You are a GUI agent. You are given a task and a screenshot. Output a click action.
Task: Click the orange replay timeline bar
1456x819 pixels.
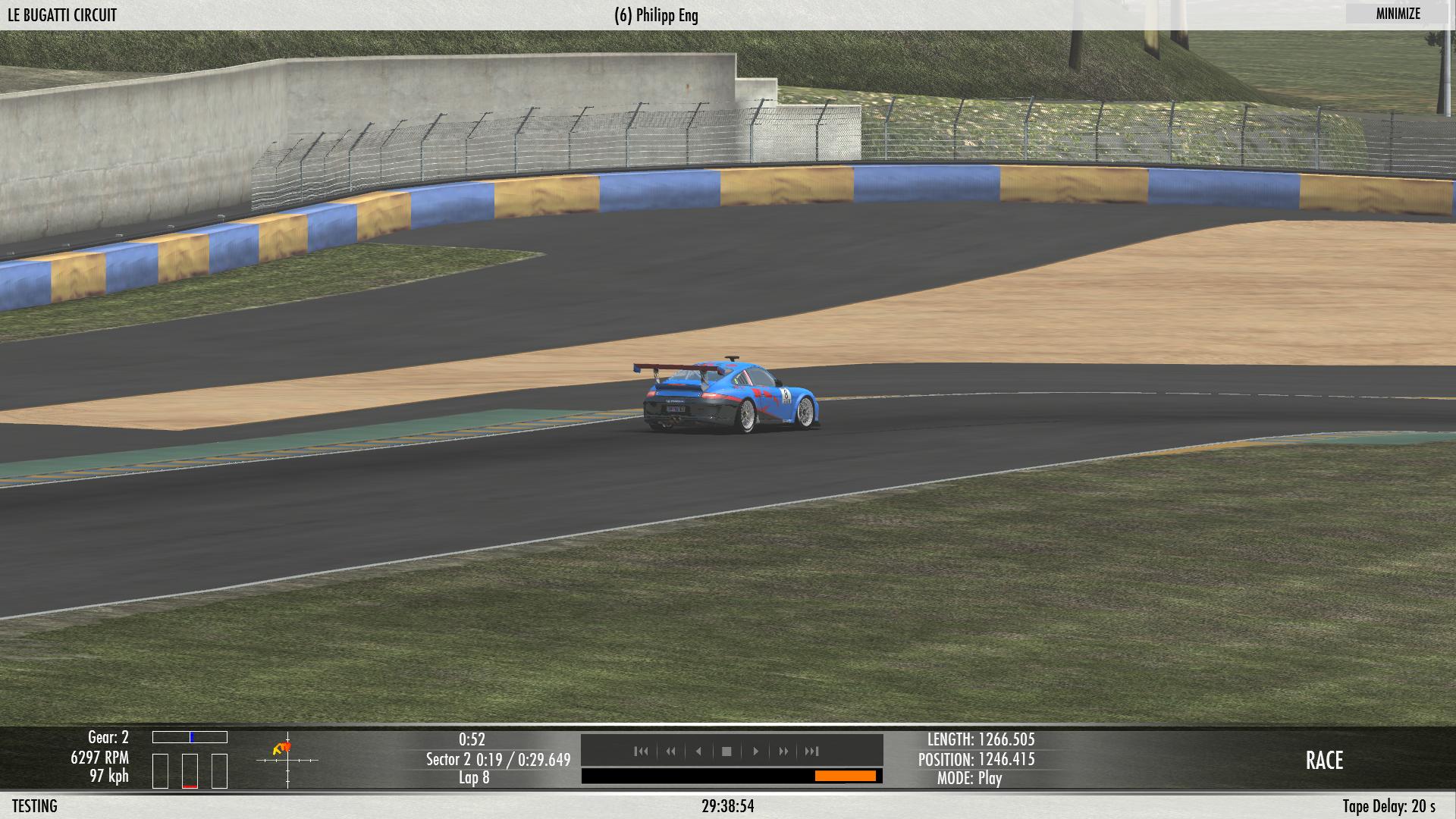pyautogui.click(x=845, y=776)
